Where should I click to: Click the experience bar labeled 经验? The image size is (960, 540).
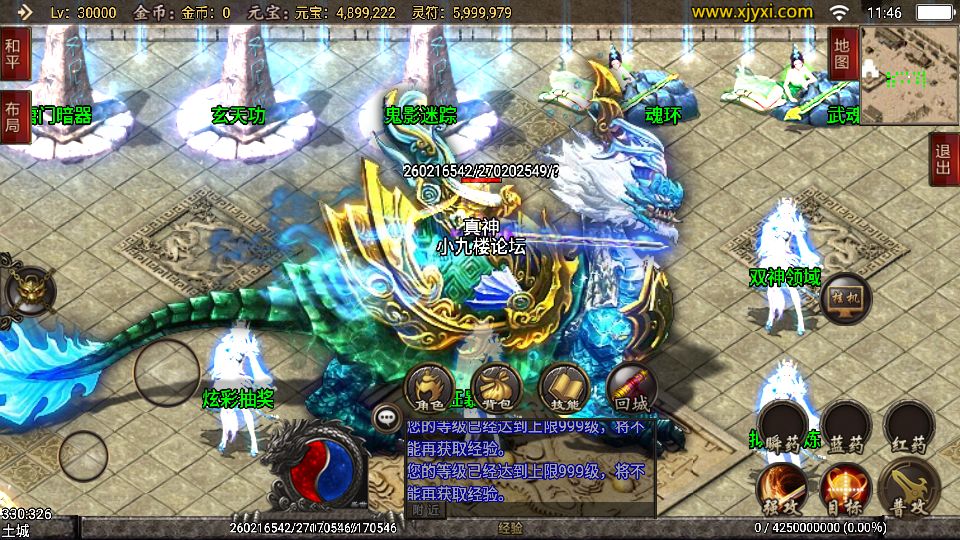click(510, 527)
